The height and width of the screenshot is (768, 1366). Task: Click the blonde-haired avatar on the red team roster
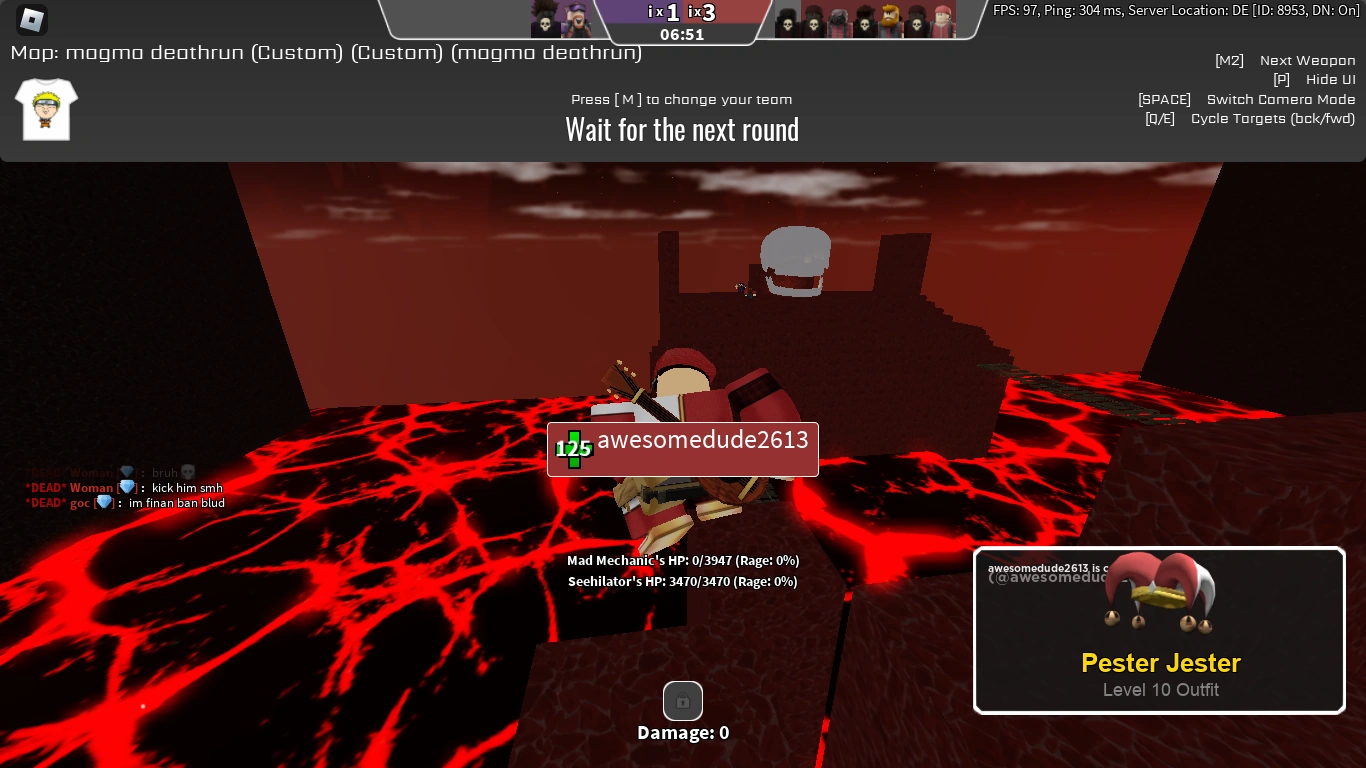tap(889, 18)
